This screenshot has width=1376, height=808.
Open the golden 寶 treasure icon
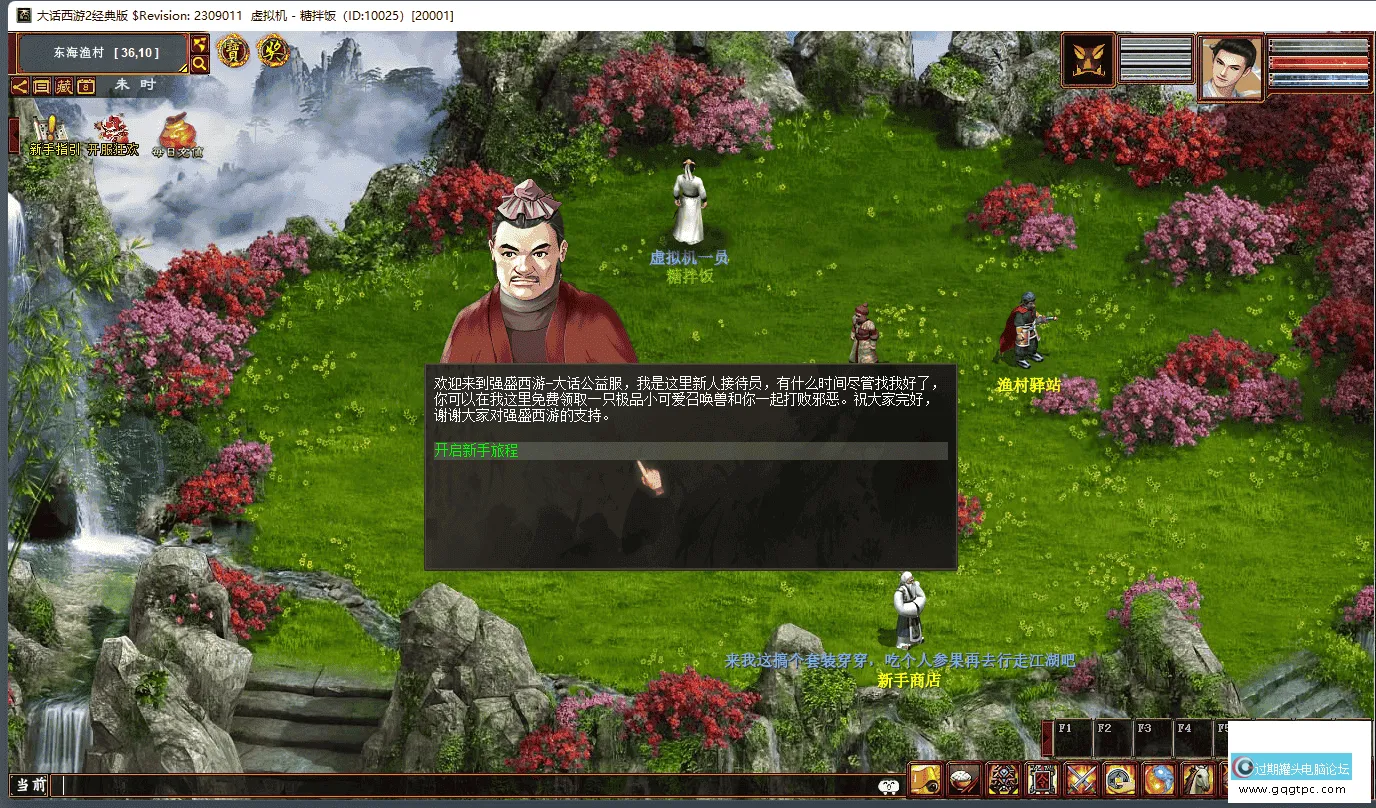coord(233,52)
